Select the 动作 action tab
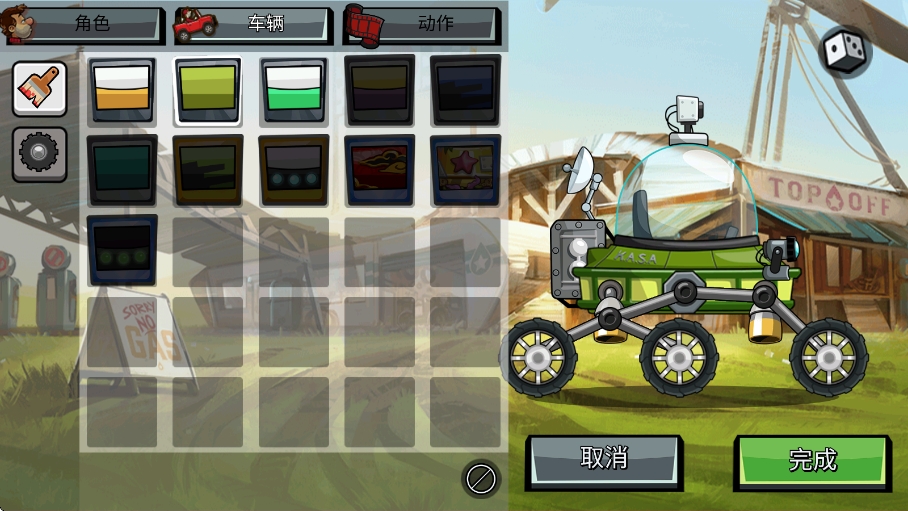 [422, 25]
